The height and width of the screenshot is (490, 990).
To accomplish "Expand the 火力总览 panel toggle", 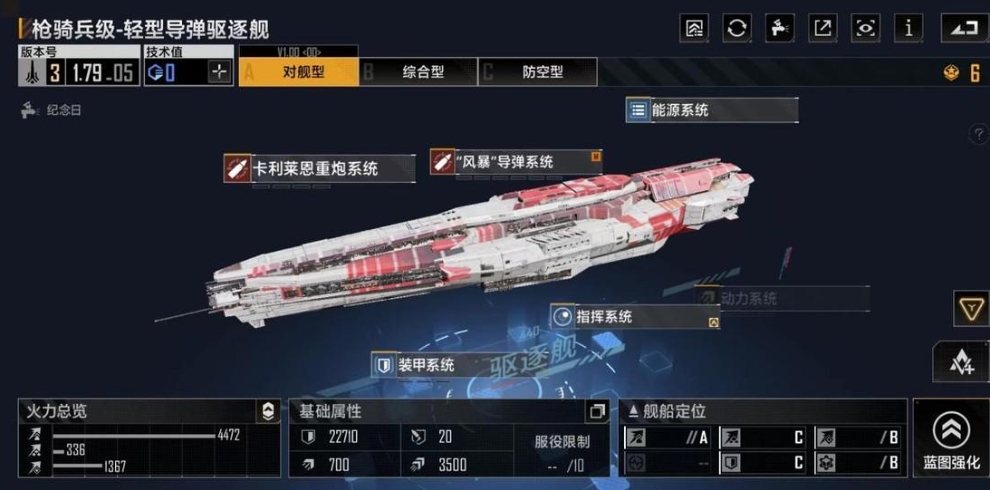I will [268, 411].
